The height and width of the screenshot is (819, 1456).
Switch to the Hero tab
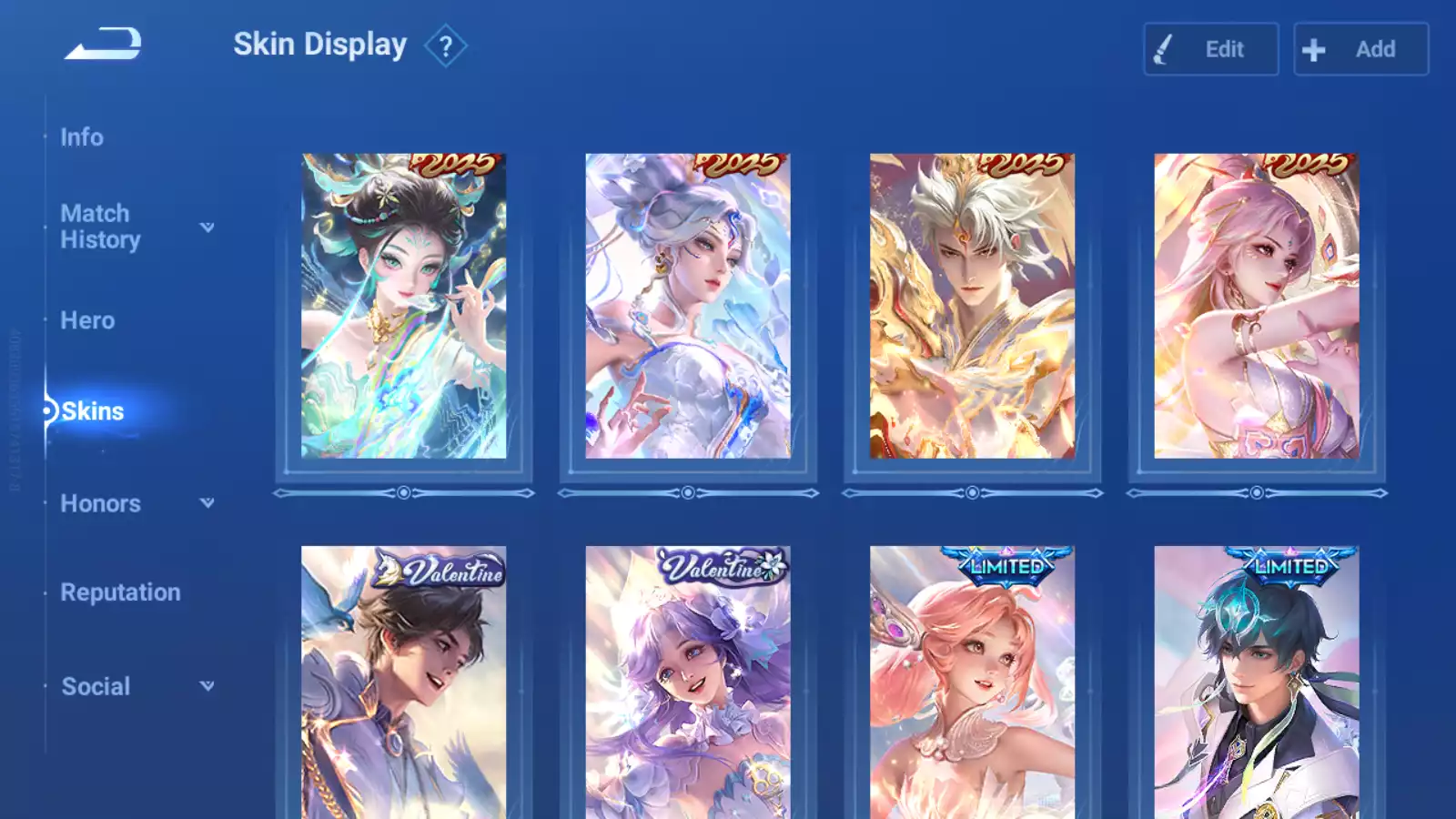[87, 320]
